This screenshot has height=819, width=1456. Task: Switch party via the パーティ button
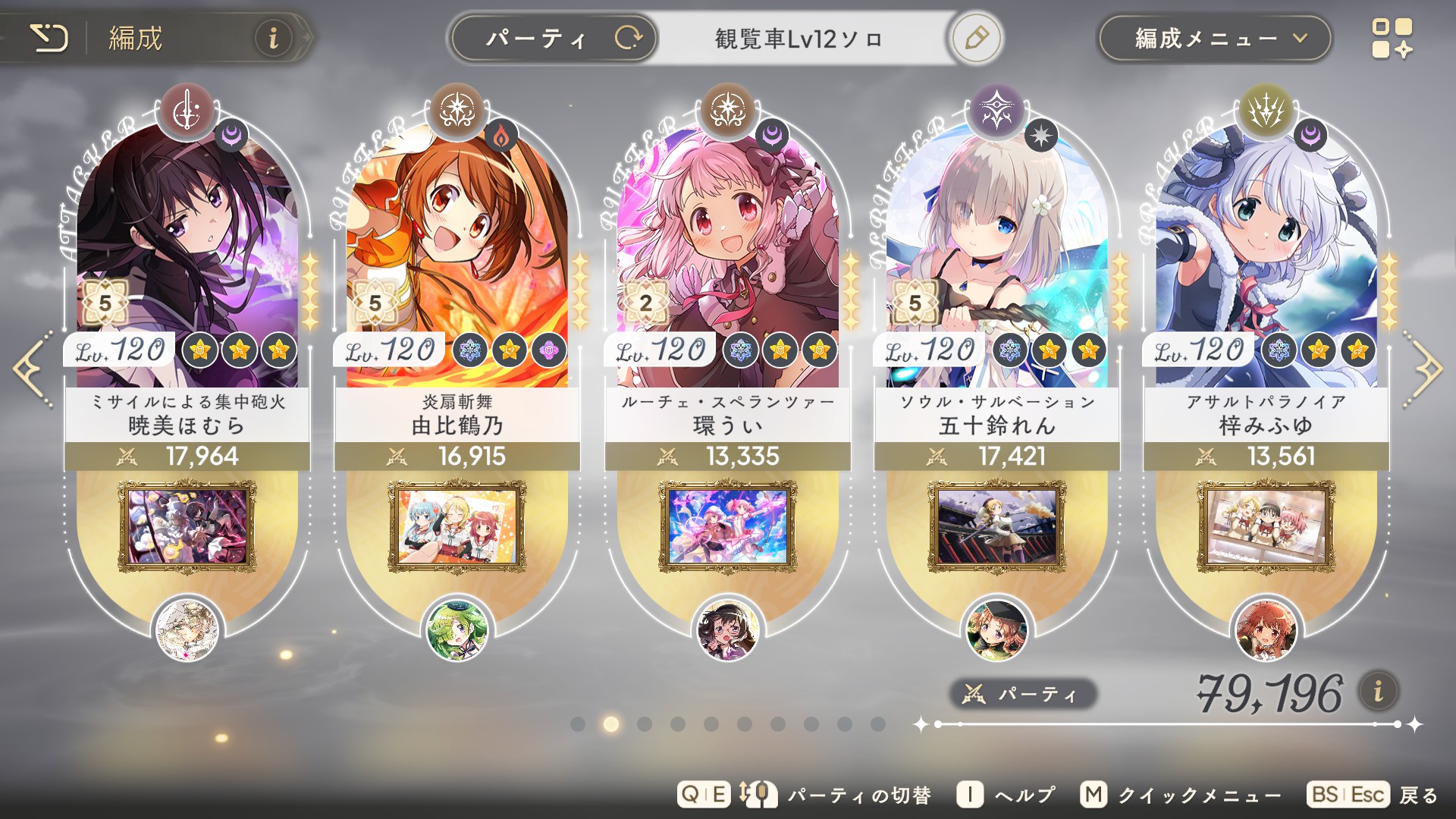[554, 38]
